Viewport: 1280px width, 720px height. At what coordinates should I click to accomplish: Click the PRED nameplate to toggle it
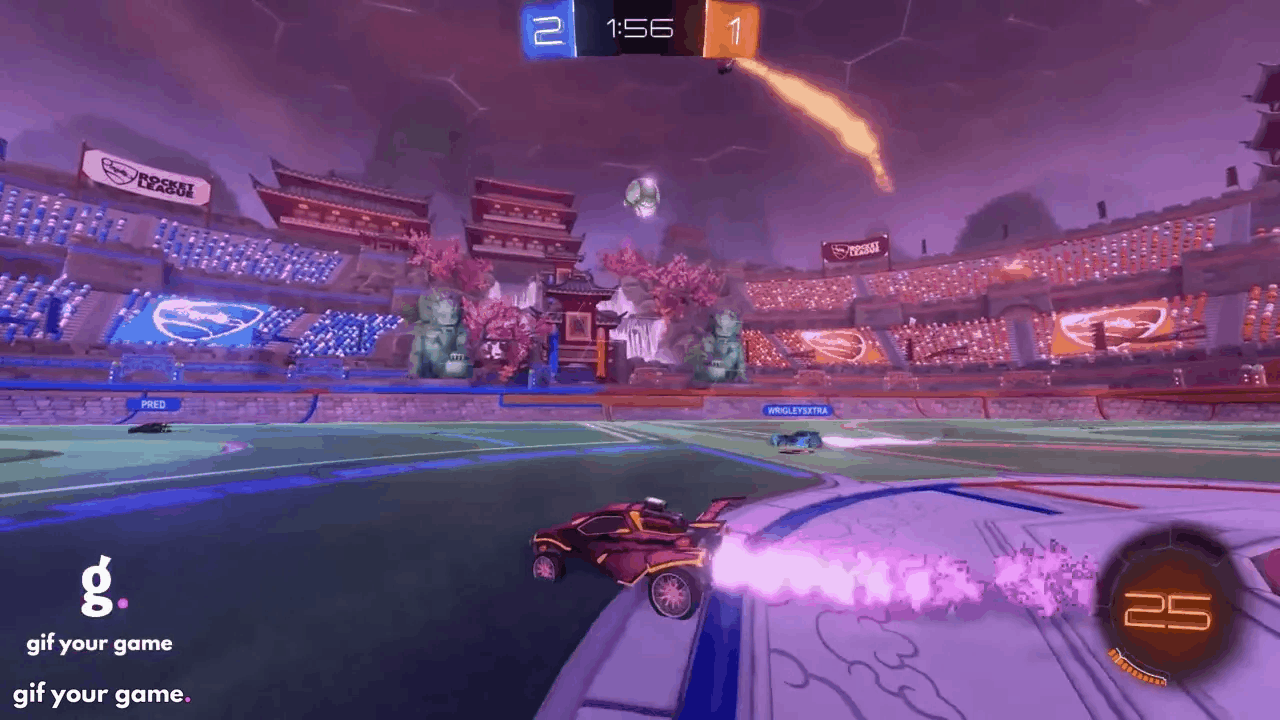tap(155, 405)
